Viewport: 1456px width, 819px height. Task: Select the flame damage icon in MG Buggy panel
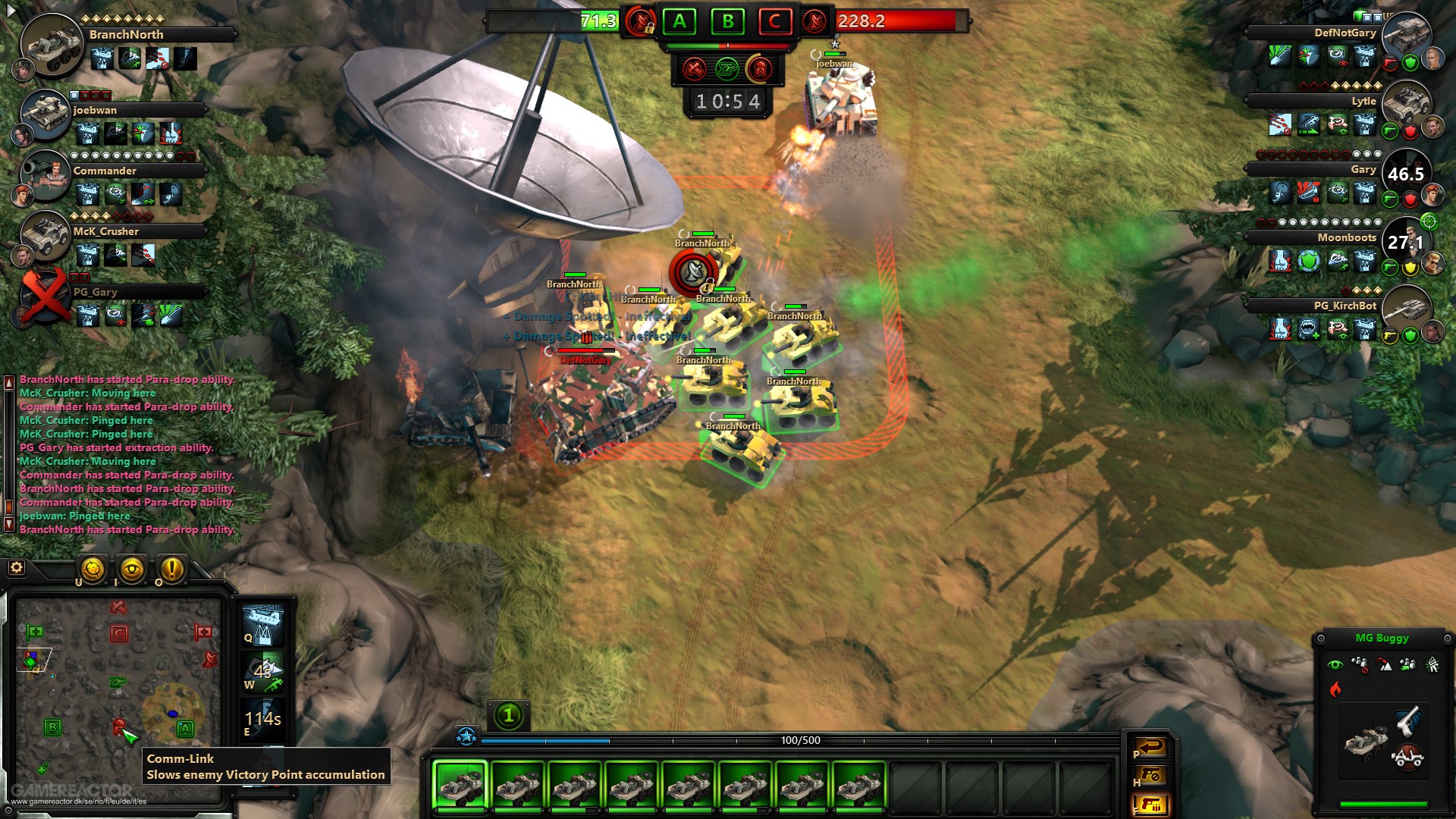coord(1336,689)
